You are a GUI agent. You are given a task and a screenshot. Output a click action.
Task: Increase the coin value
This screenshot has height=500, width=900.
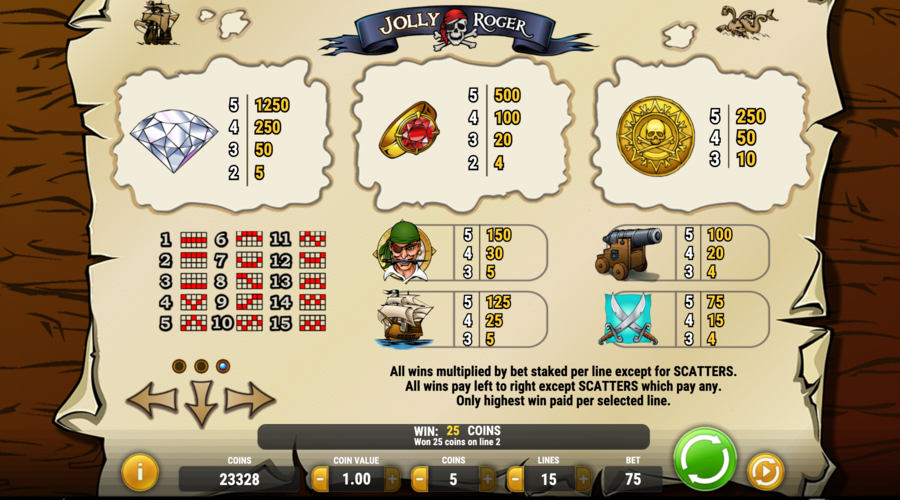click(392, 479)
